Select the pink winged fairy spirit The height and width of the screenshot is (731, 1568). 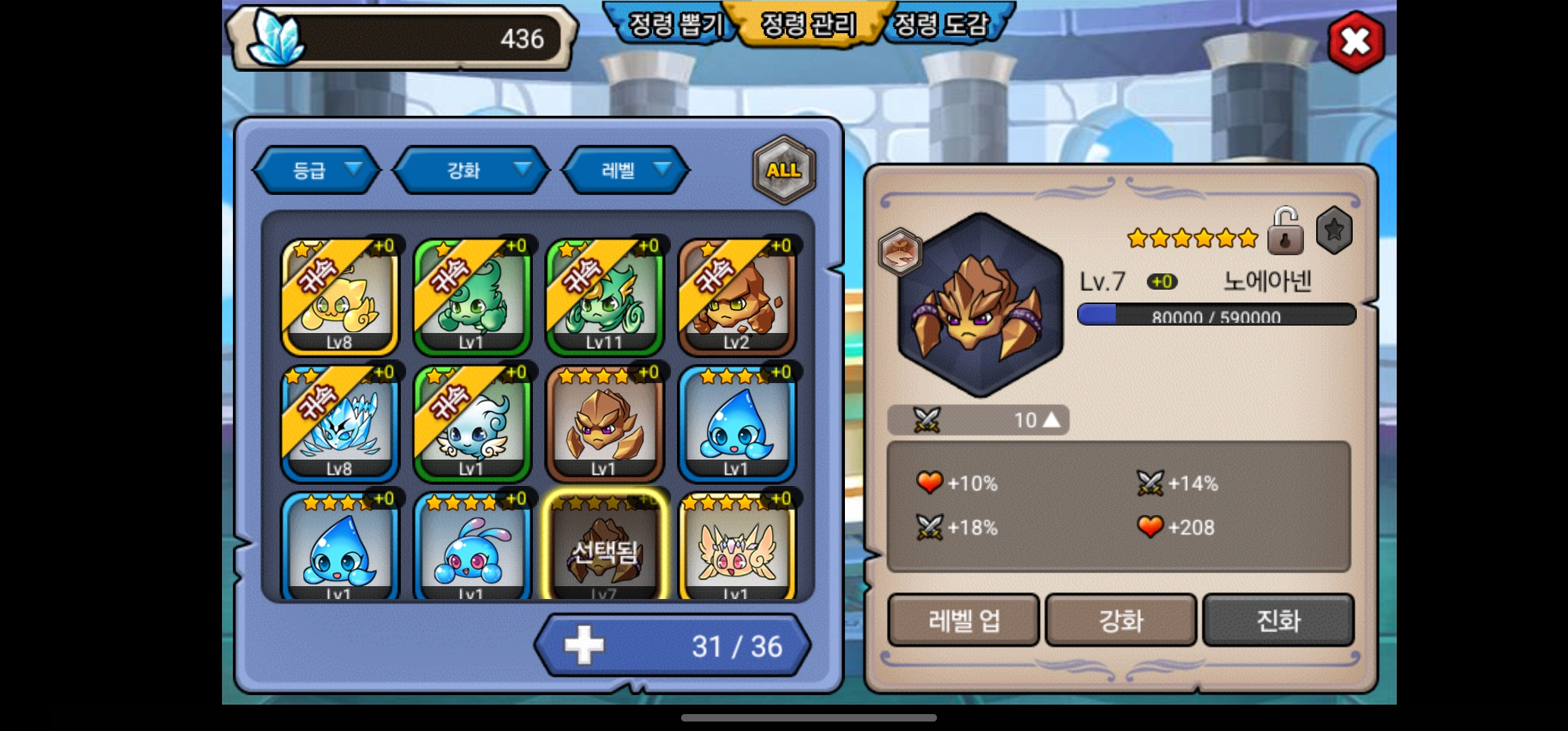click(737, 548)
